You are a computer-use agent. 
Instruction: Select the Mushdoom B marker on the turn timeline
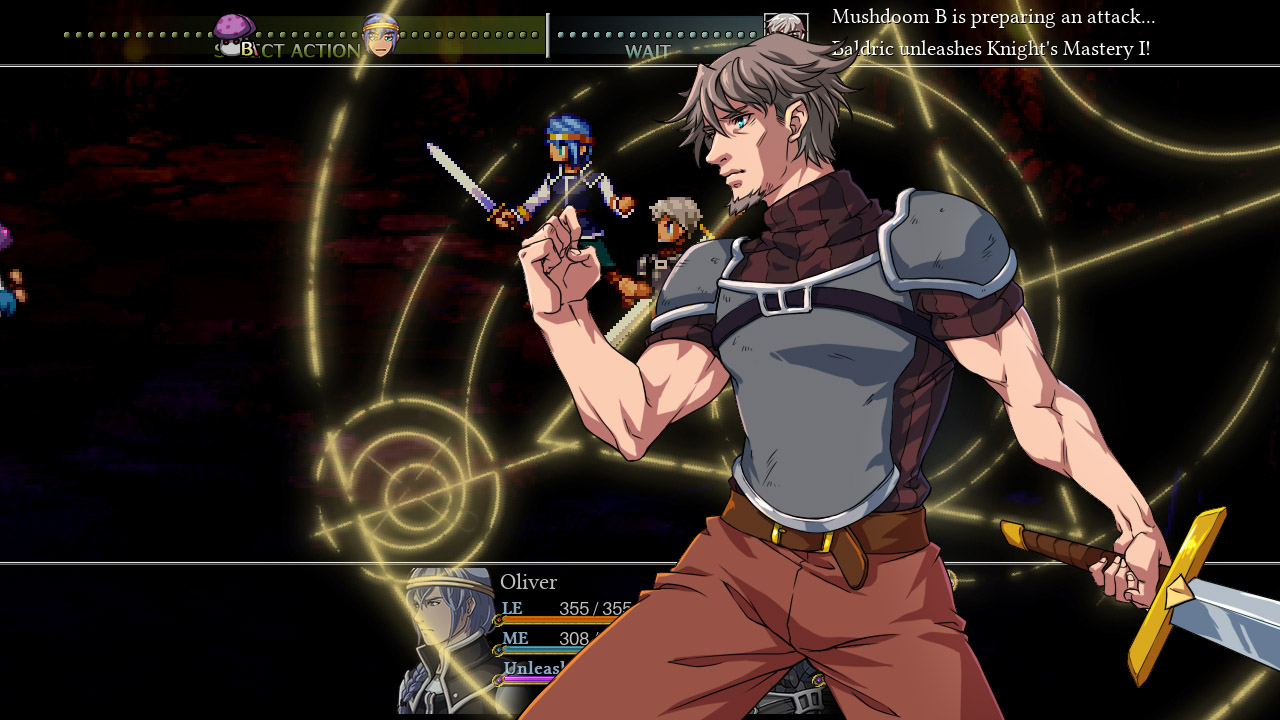[x=235, y=33]
